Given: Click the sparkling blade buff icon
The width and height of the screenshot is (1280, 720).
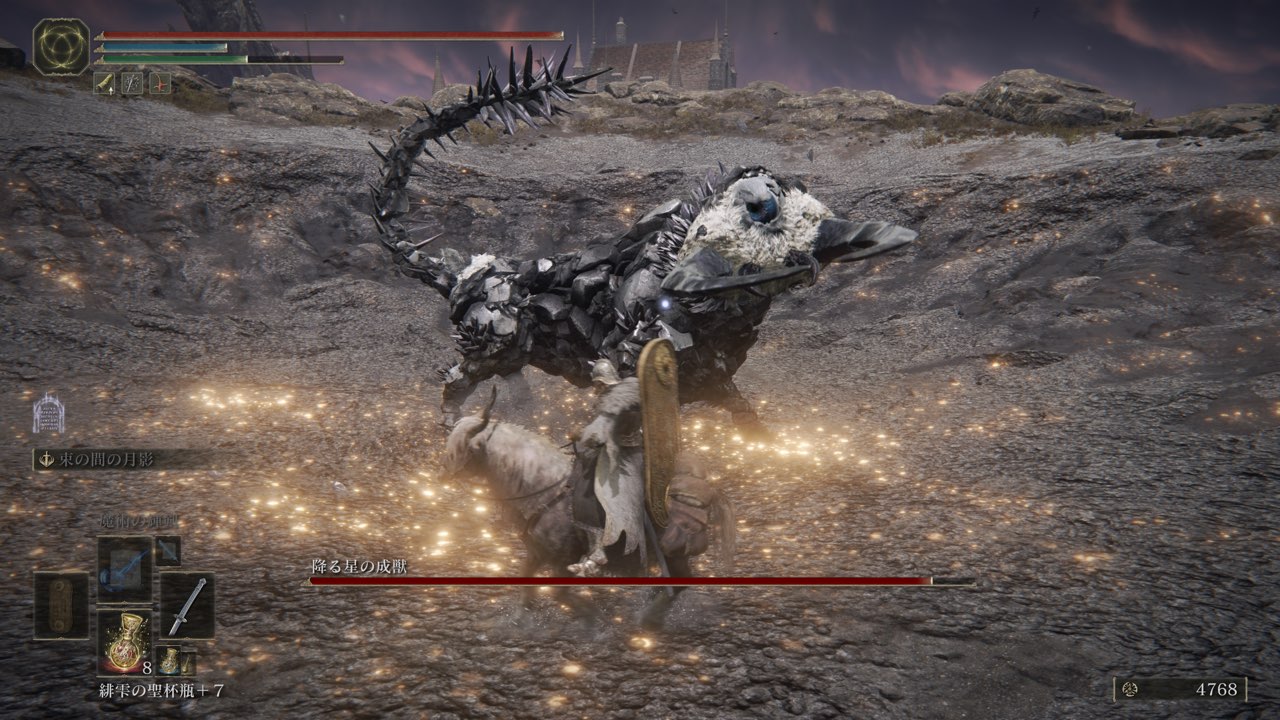Looking at the screenshot, I should click(132, 83).
